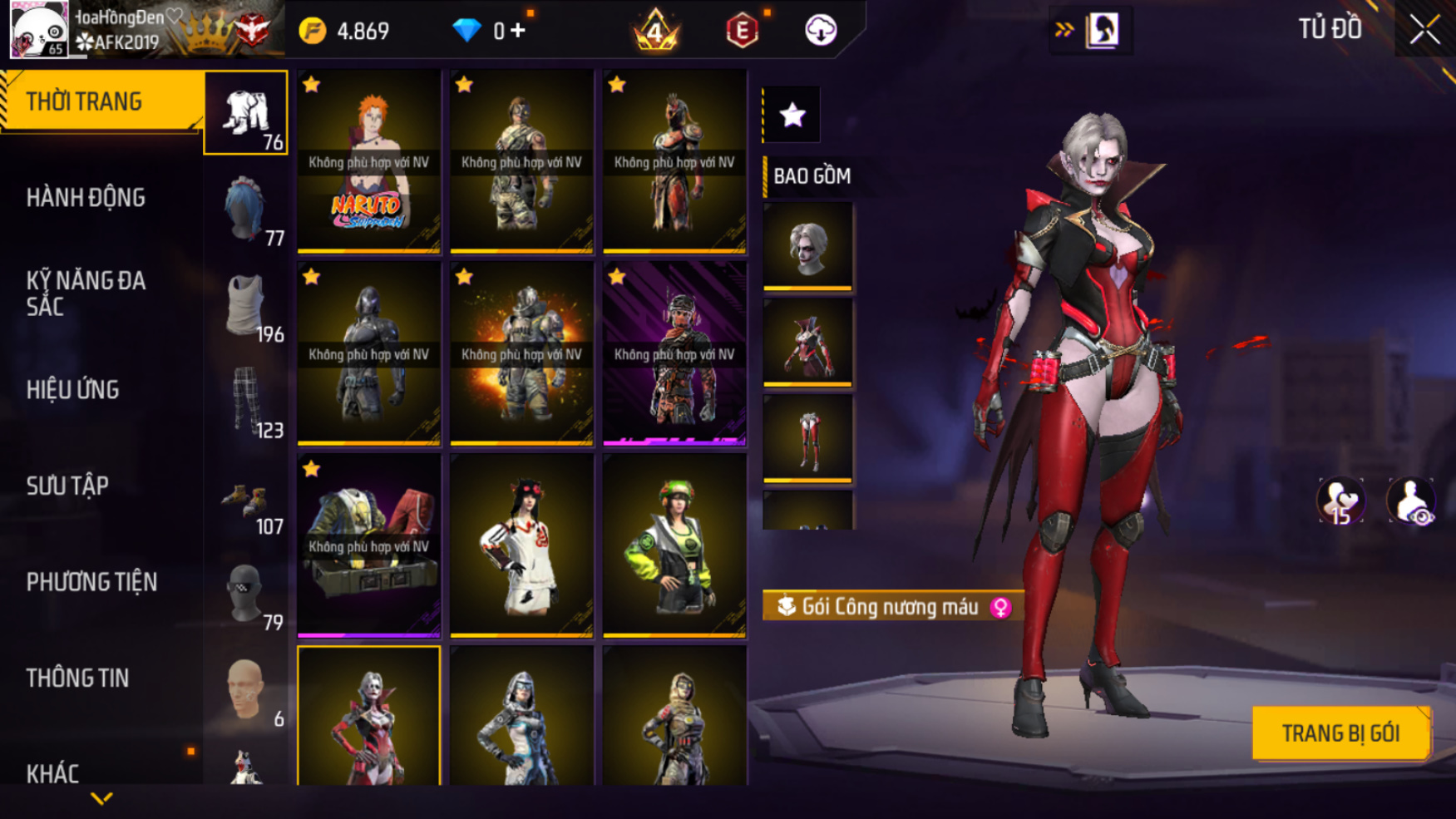The width and height of the screenshot is (1456, 819).
Task: Close the wardrobe with the X button
Action: click(x=1424, y=30)
